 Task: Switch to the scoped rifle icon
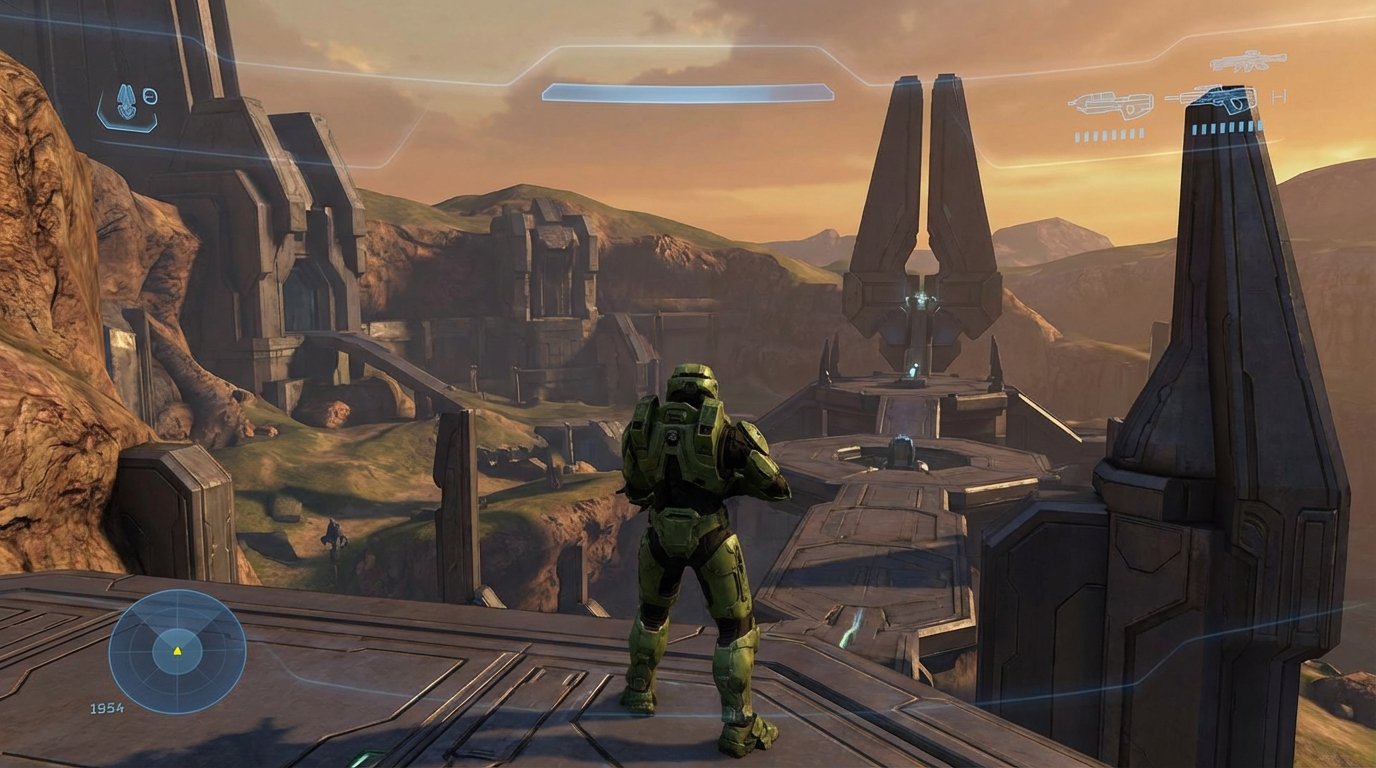[x=1247, y=61]
